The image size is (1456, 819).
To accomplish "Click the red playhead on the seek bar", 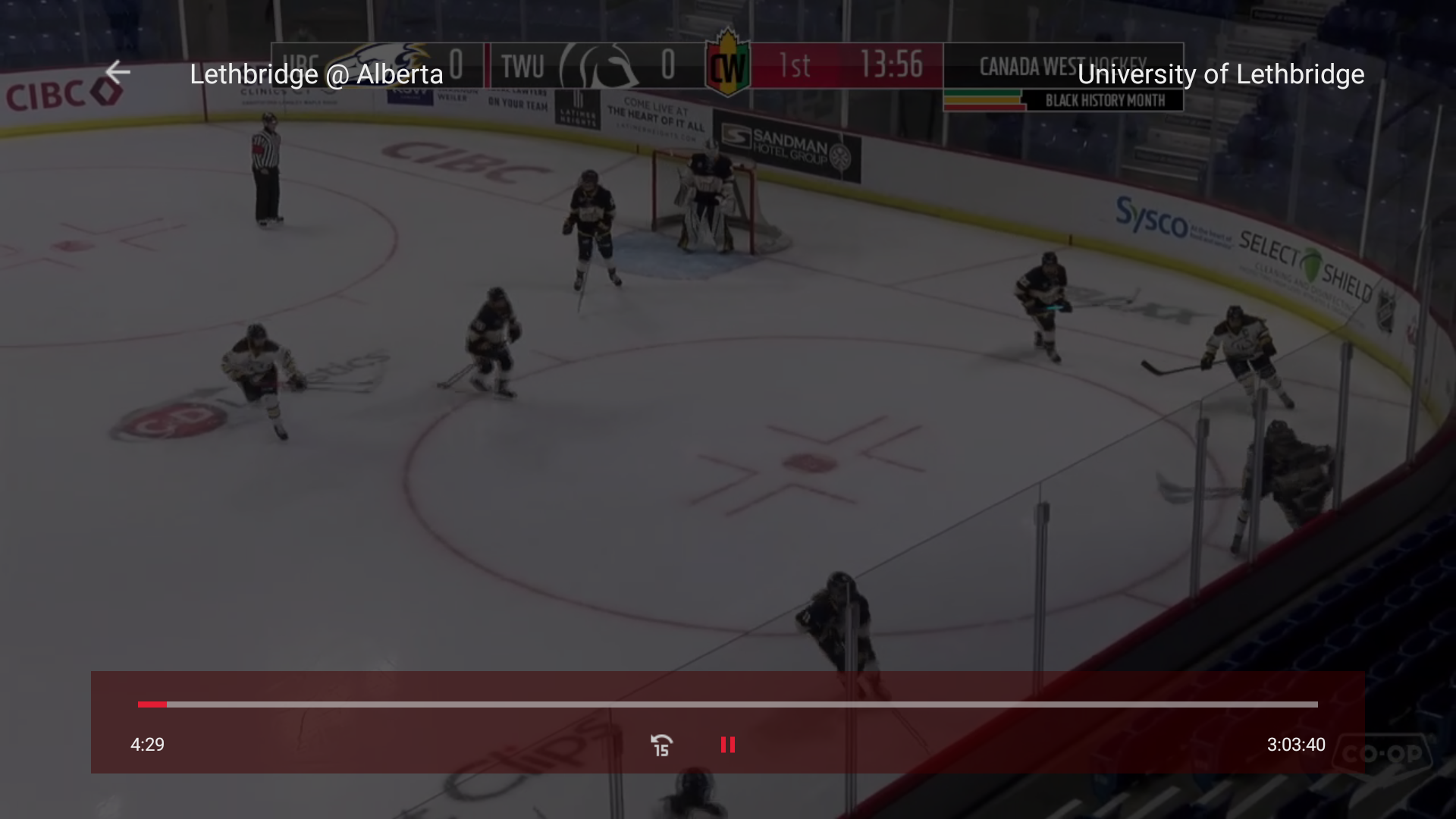I will click(x=152, y=704).
